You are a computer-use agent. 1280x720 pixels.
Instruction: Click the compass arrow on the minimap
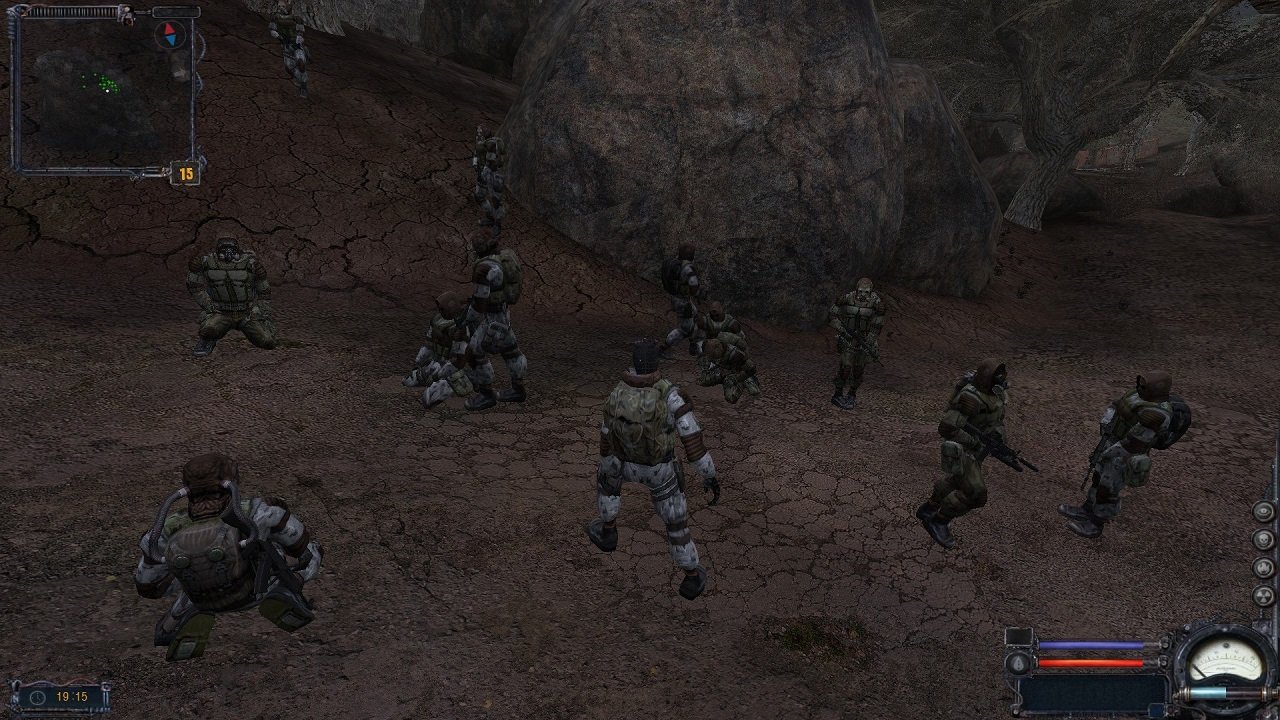(x=170, y=35)
